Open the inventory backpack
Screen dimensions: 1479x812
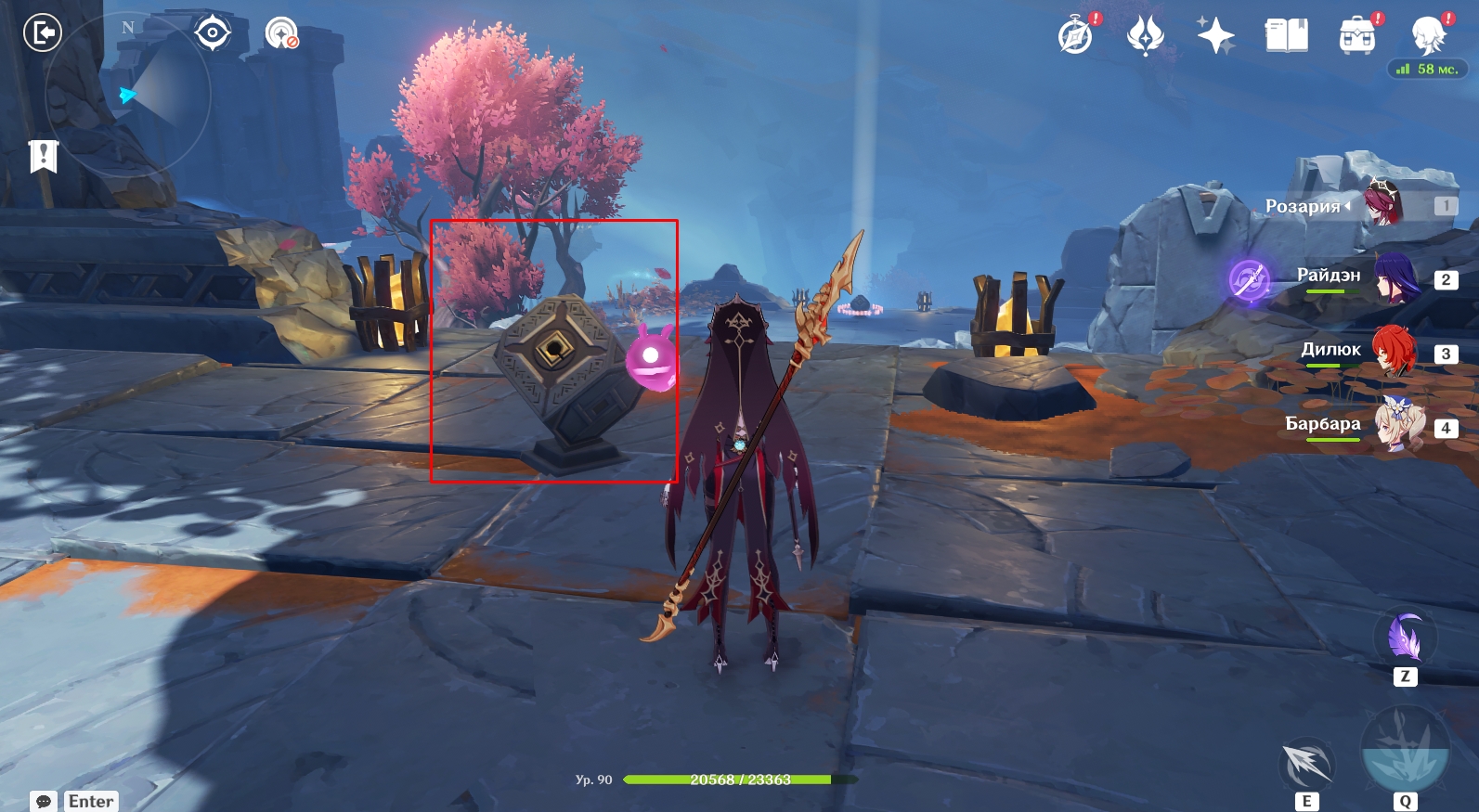(x=1356, y=36)
